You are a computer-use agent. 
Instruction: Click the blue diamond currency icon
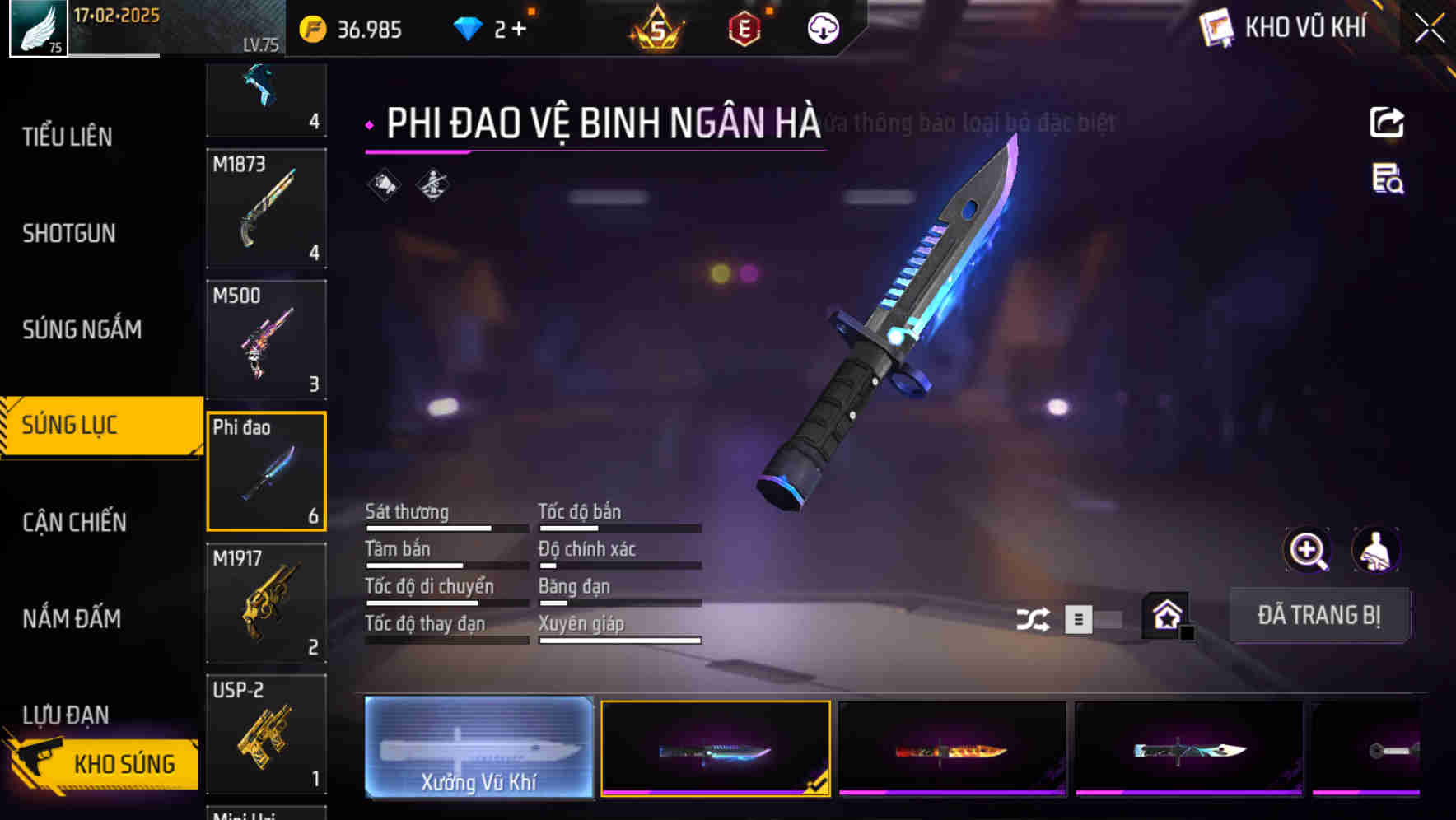pos(467,27)
